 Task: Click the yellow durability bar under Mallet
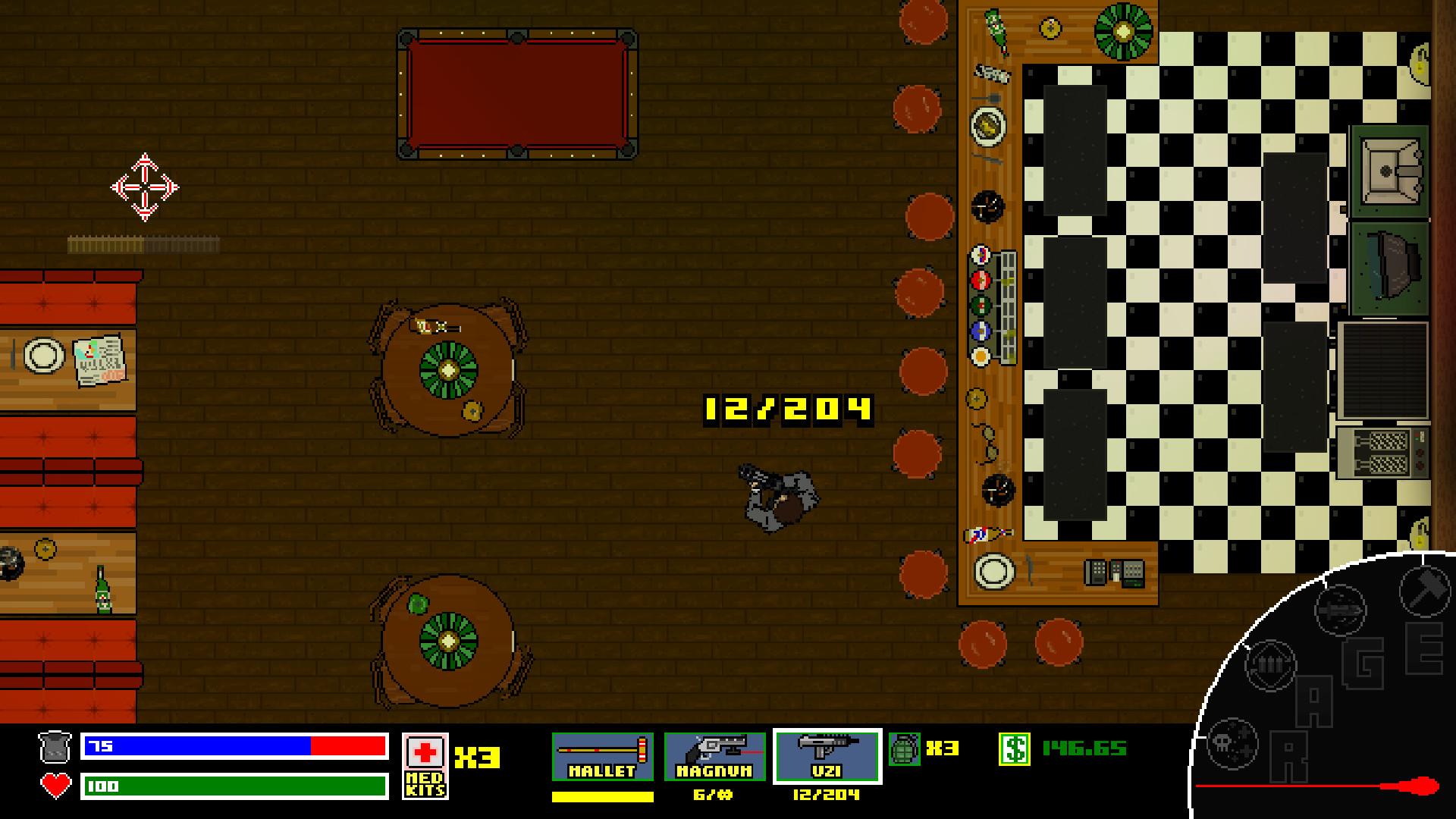coord(601,796)
